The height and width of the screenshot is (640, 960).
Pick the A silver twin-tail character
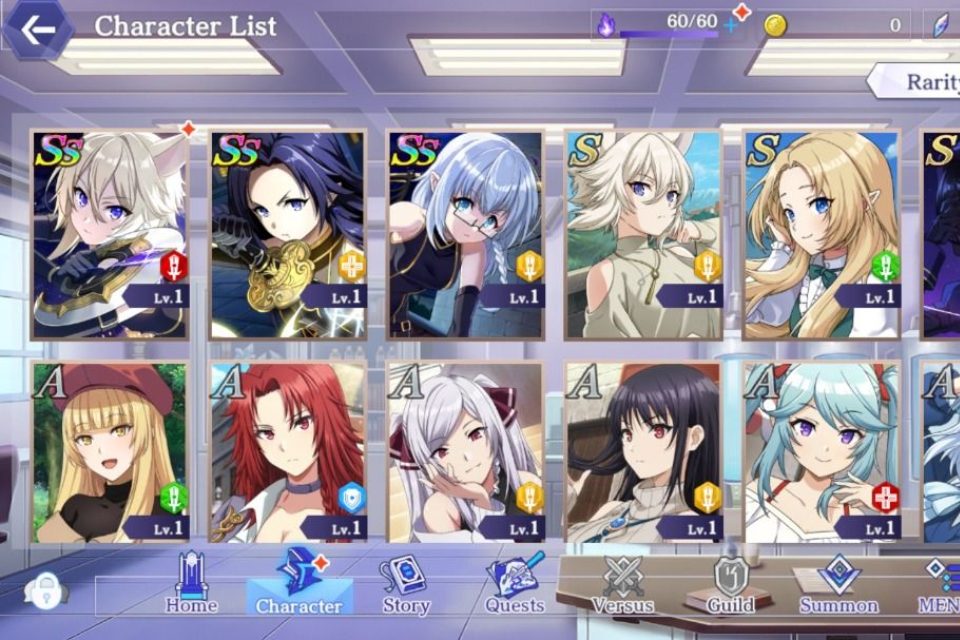tap(466, 452)
